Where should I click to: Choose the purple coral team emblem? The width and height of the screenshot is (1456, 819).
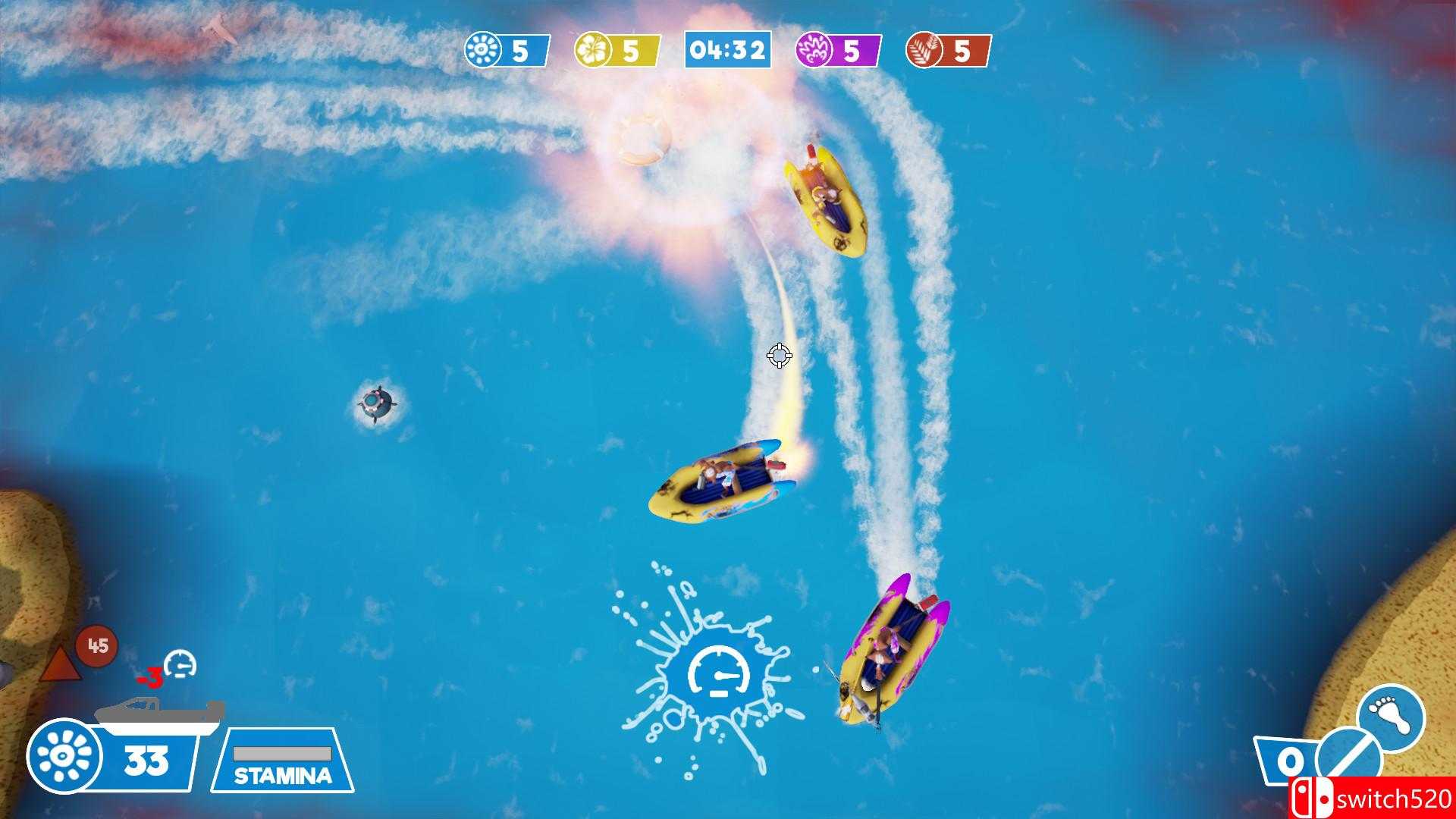coord(814,50)
